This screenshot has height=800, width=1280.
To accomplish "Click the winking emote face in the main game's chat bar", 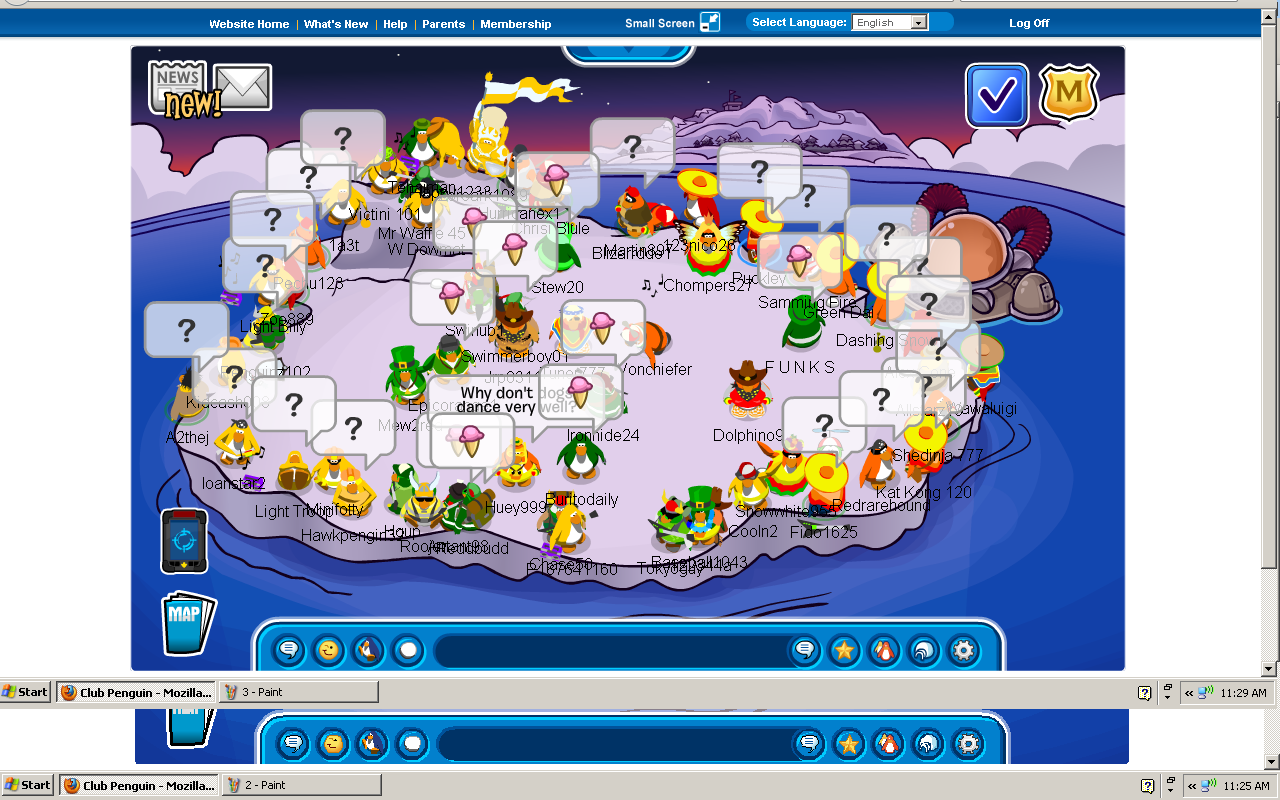I will pyautogui.click(x=328, y=651).
